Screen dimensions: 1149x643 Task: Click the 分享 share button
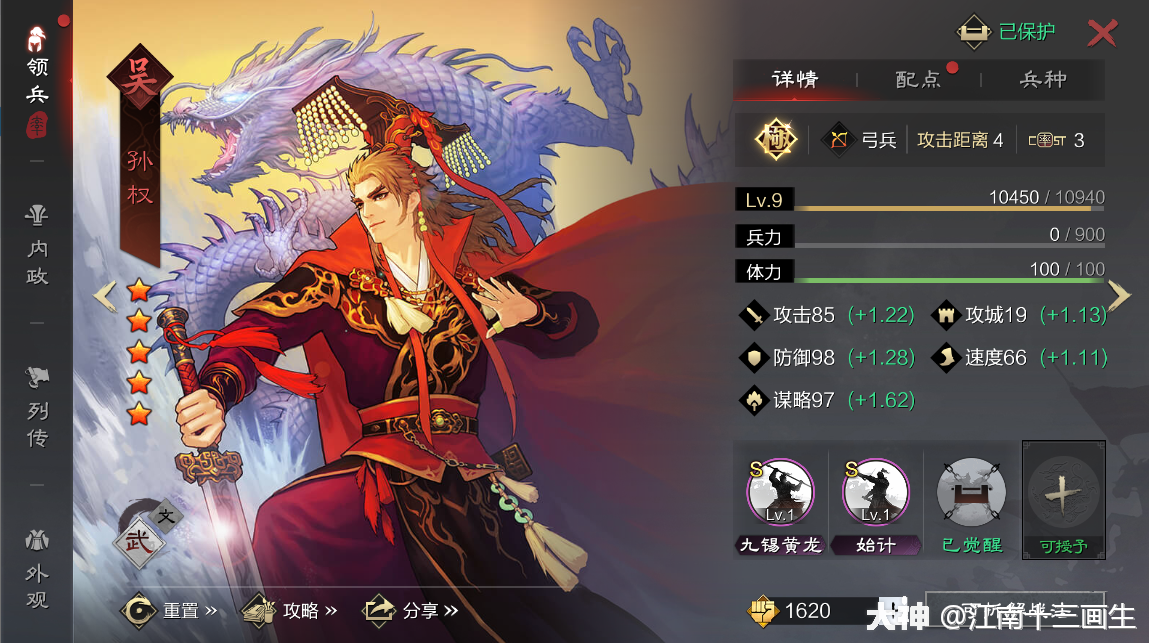pos(410,609)
